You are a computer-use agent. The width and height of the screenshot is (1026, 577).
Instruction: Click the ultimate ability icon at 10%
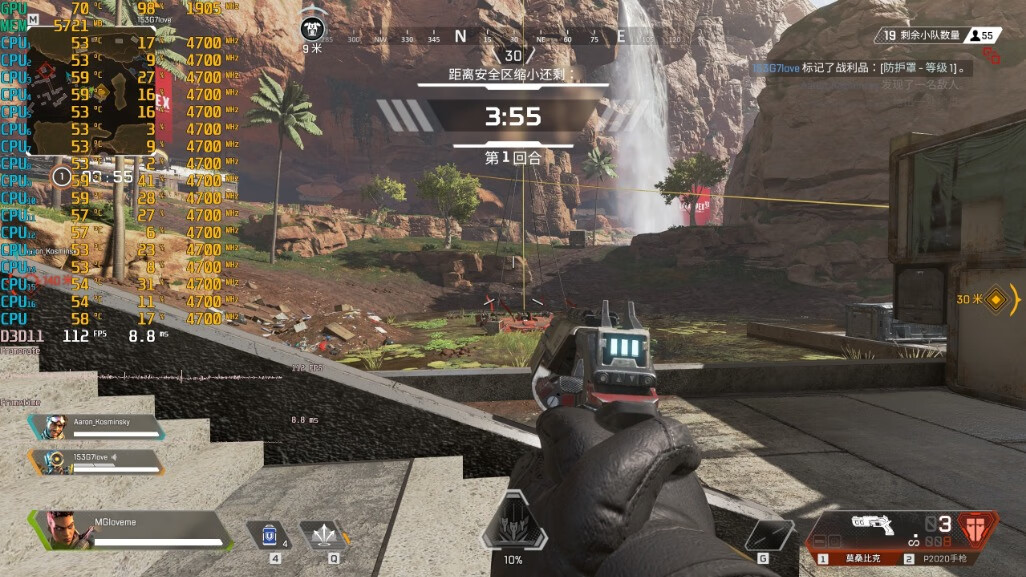[513, 526]
